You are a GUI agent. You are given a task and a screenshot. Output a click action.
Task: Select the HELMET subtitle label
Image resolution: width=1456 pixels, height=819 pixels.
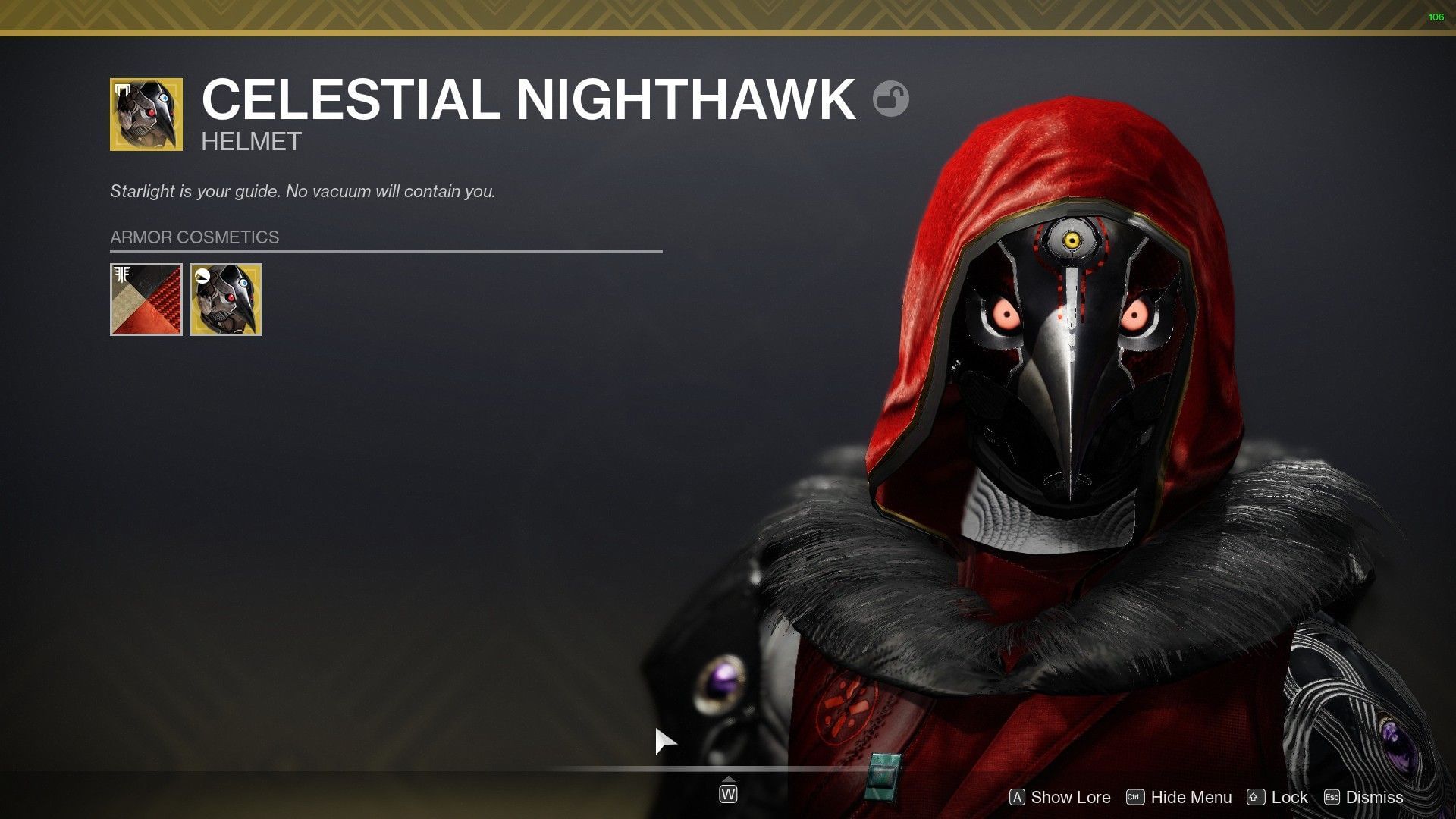click(250, 141)
